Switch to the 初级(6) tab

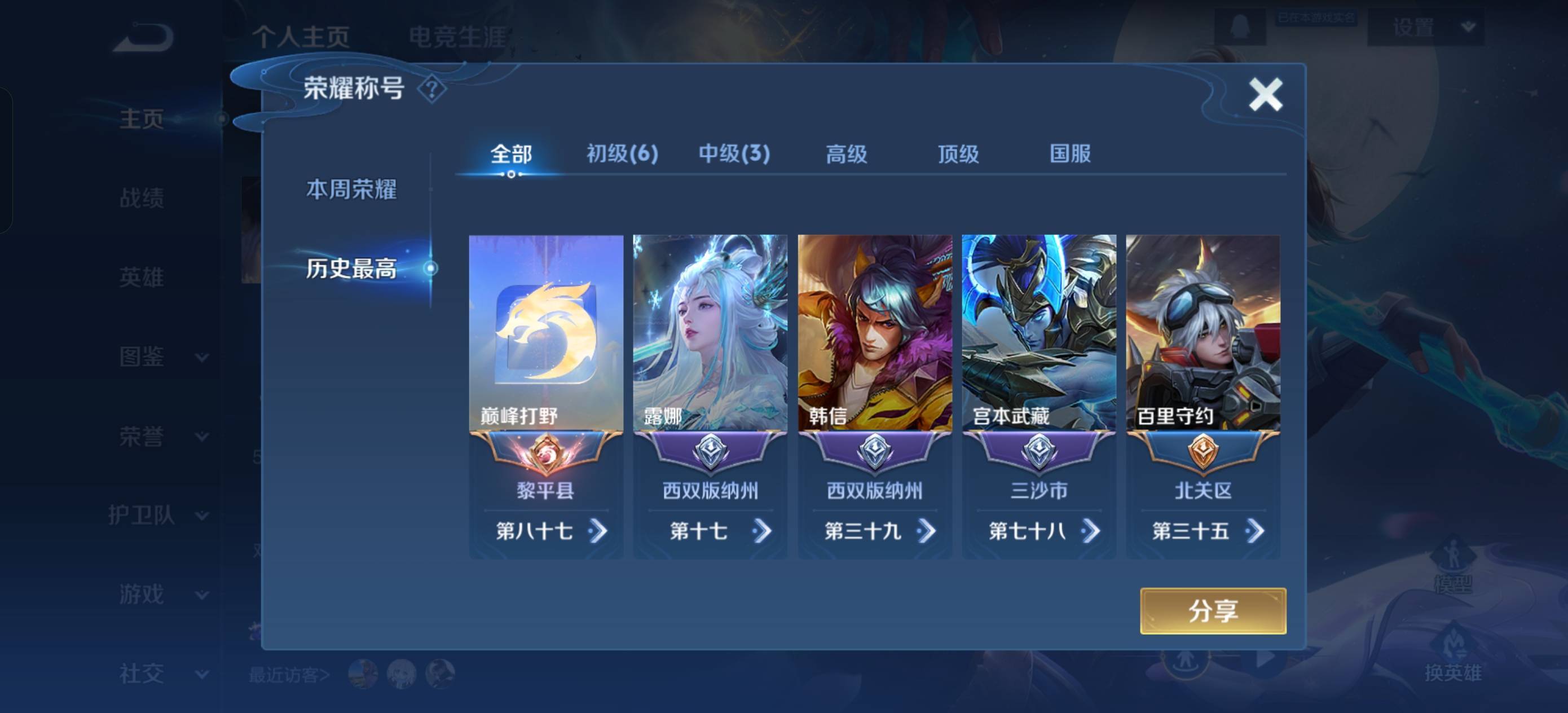pos(622,154)
